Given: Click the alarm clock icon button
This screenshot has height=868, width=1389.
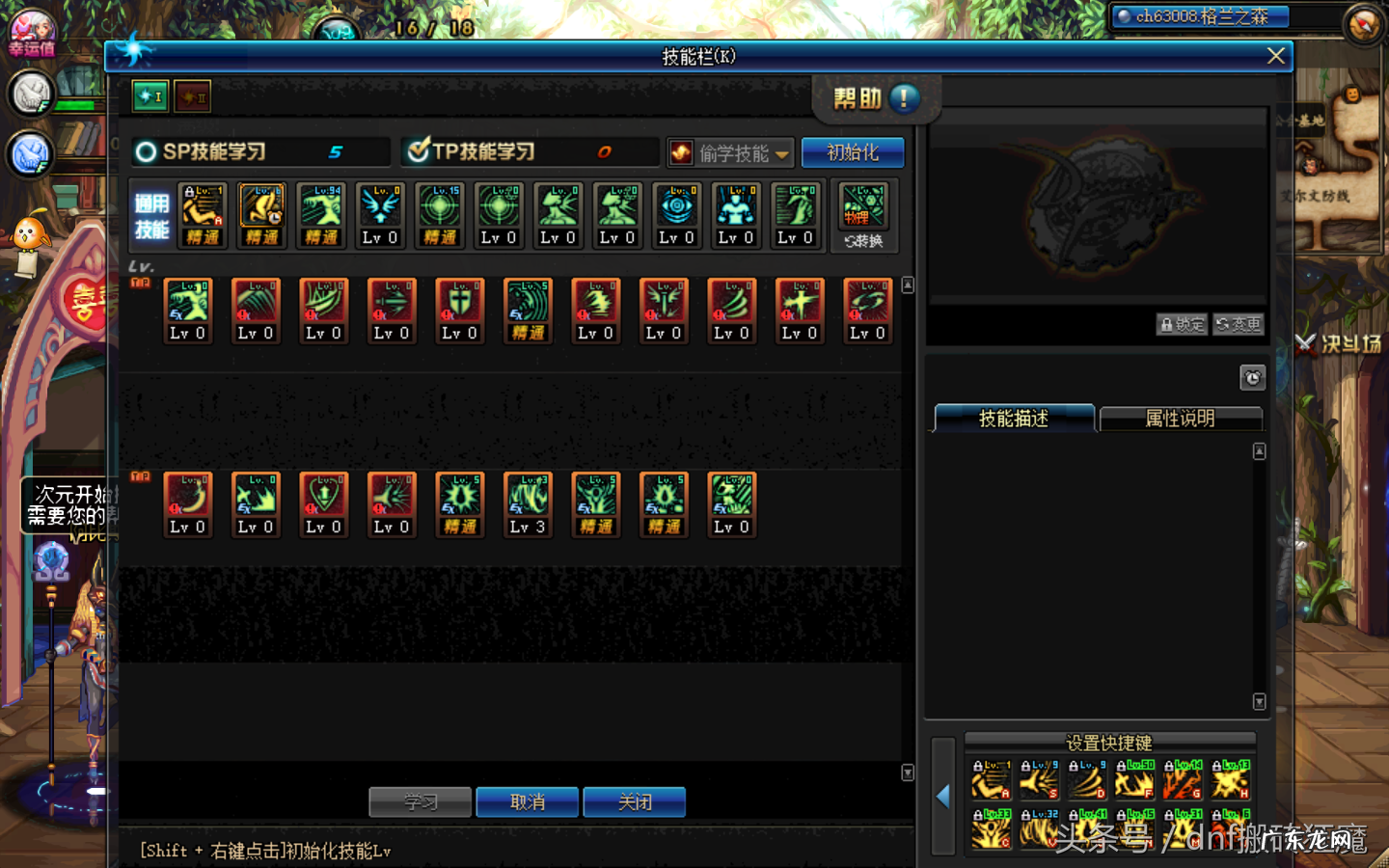Looking at the screenshot, I should (1252, 377).
